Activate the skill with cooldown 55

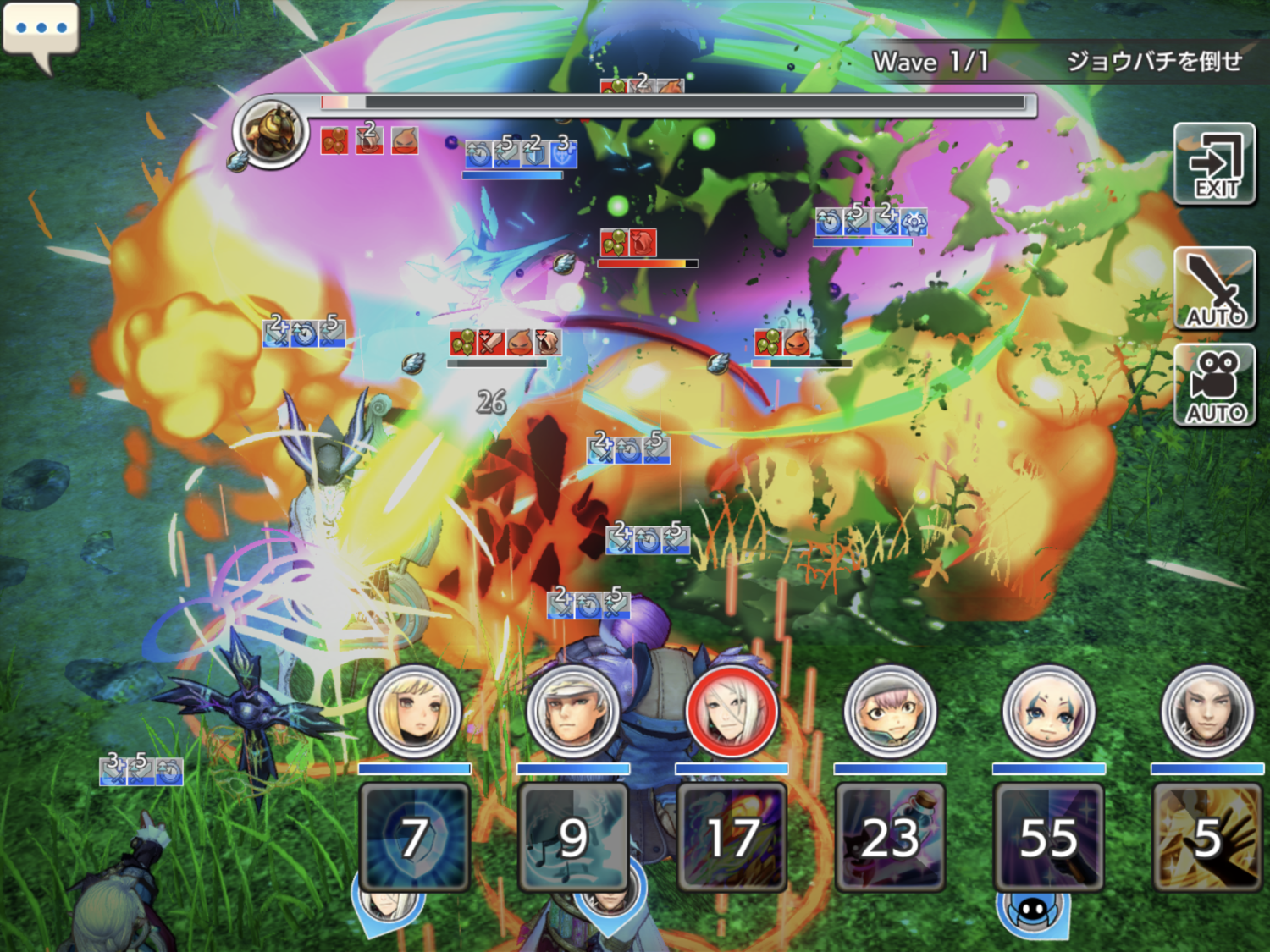pyautogui.click(x=1048, y=836)
